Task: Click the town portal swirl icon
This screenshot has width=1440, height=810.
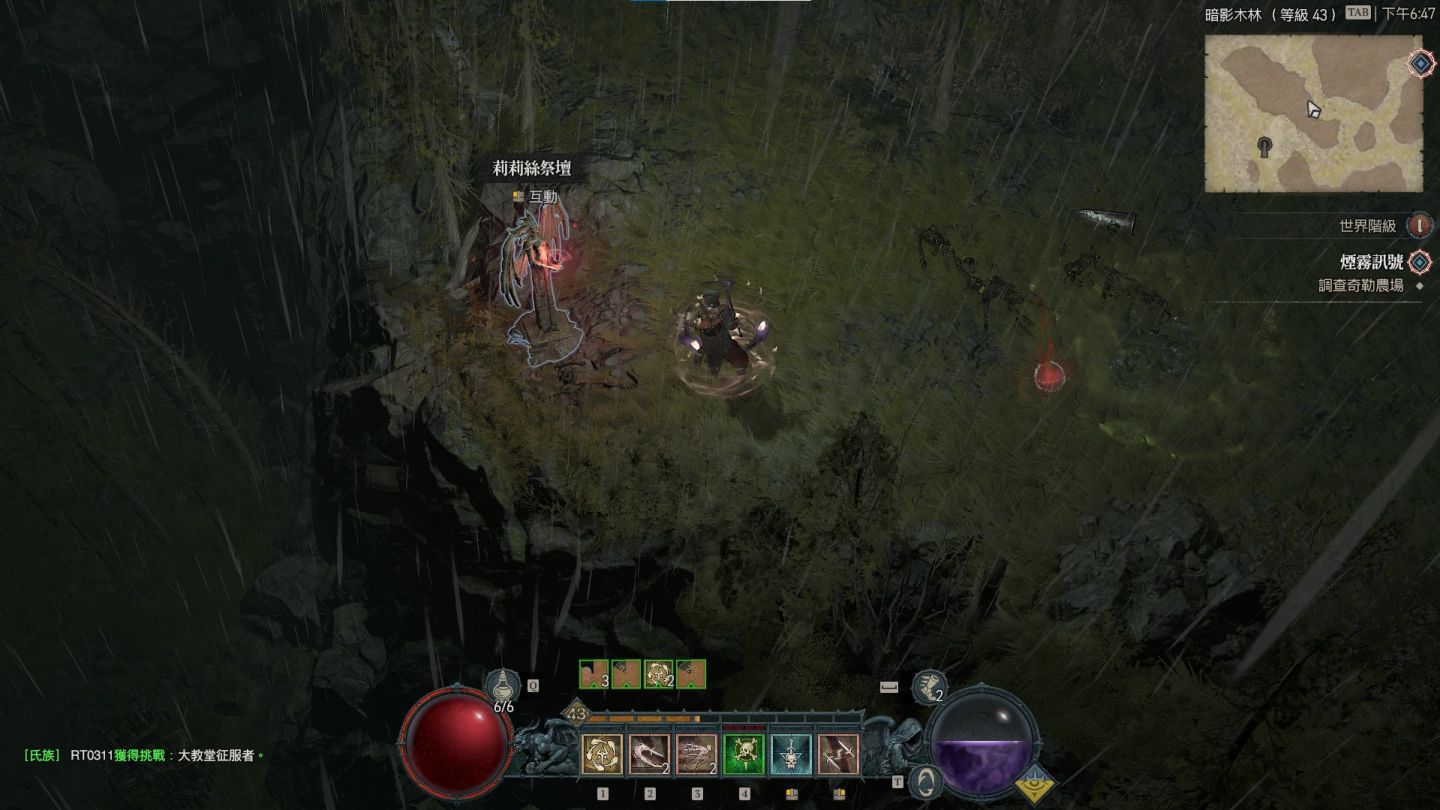Action: pyautogui.click(x=927, y=780)
